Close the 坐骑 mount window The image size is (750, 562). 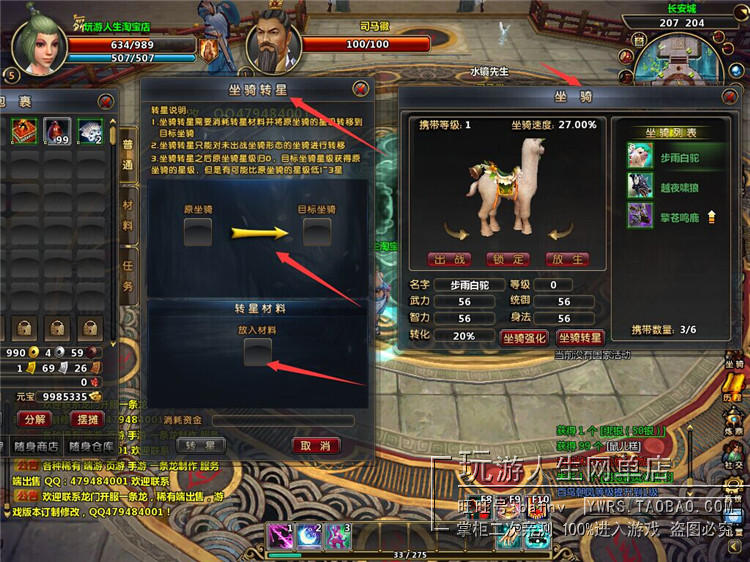click(733, 96)
